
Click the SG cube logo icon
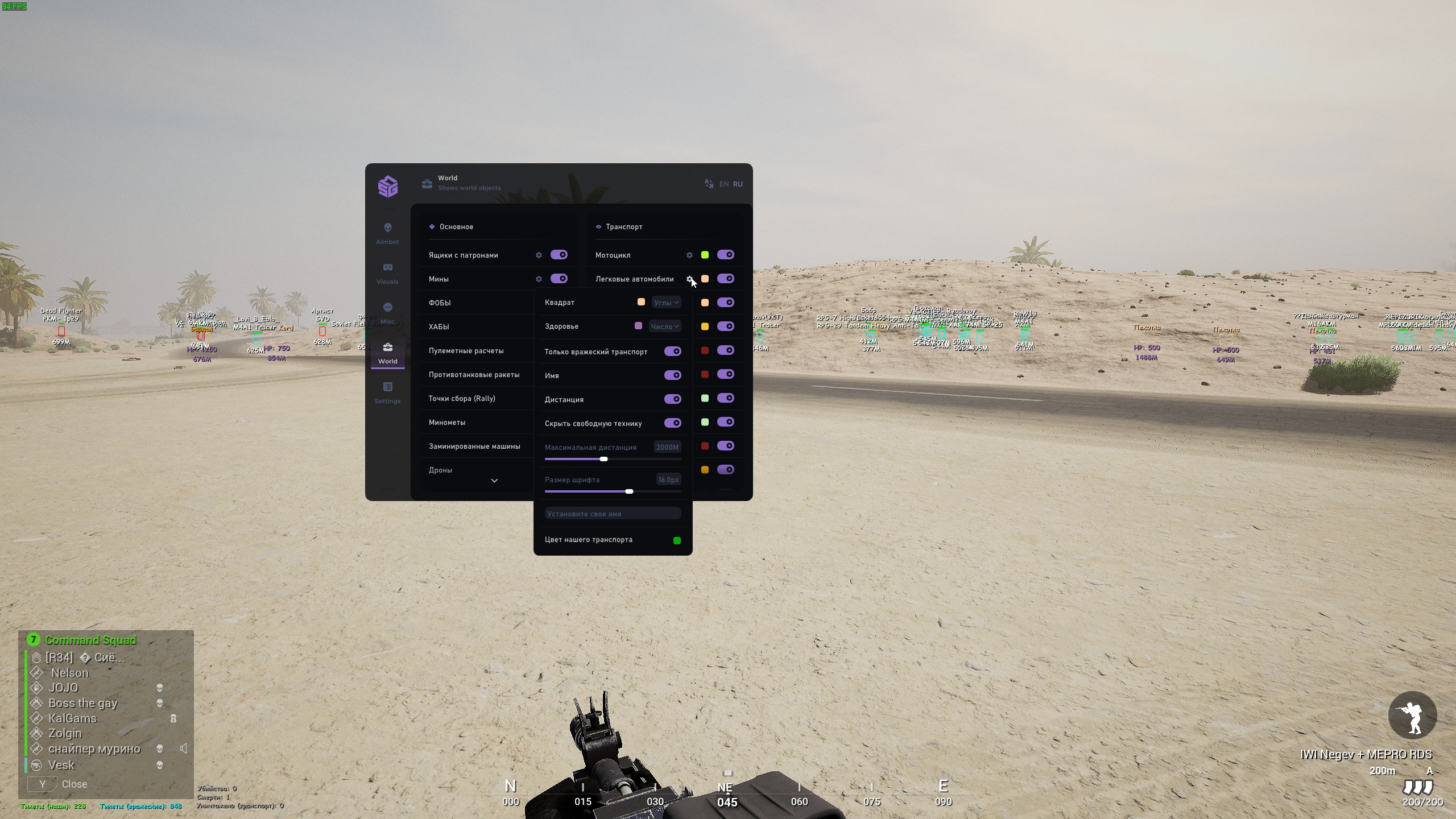(388, 186)
